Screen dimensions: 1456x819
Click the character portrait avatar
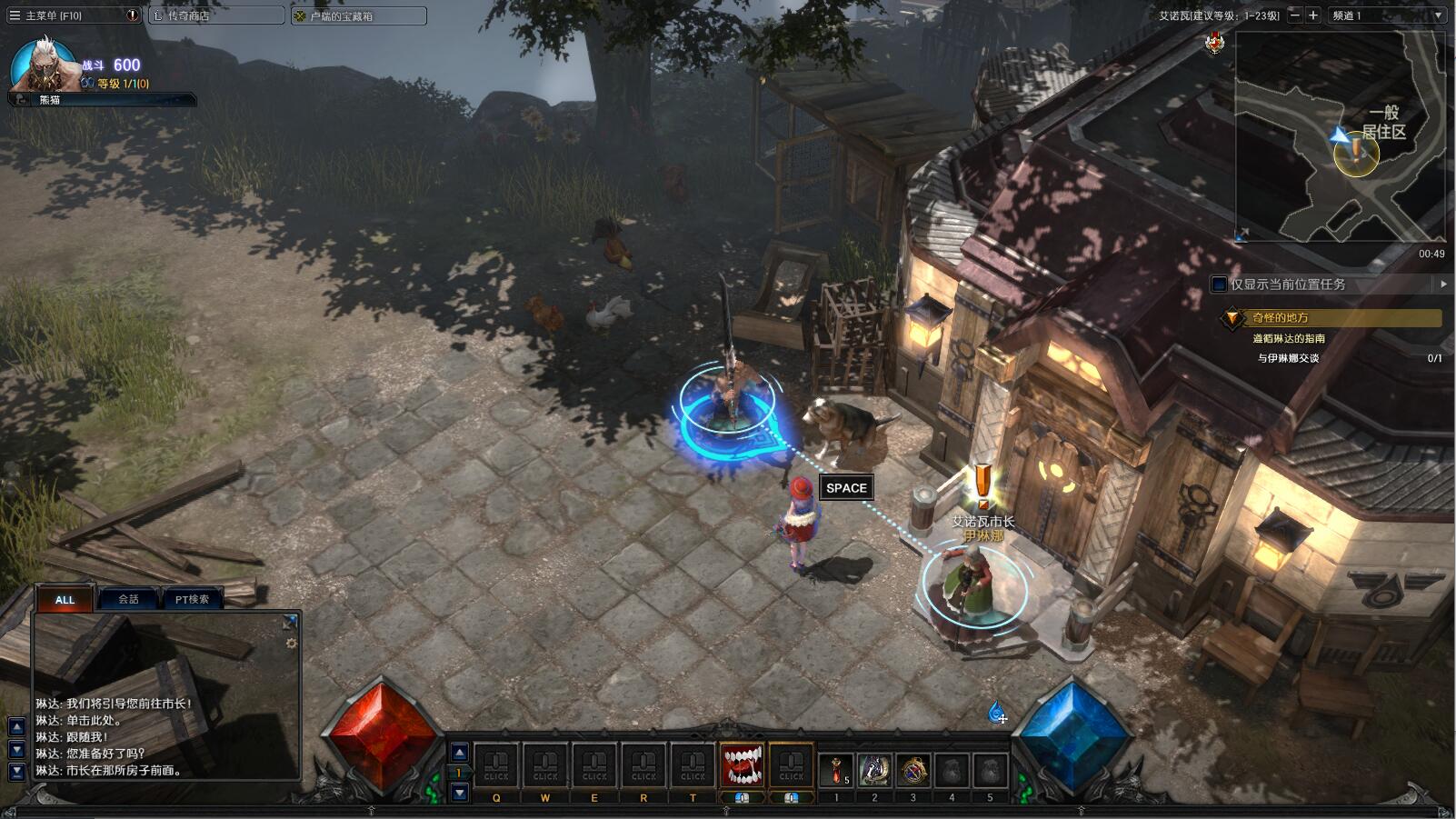coord(41,65)
